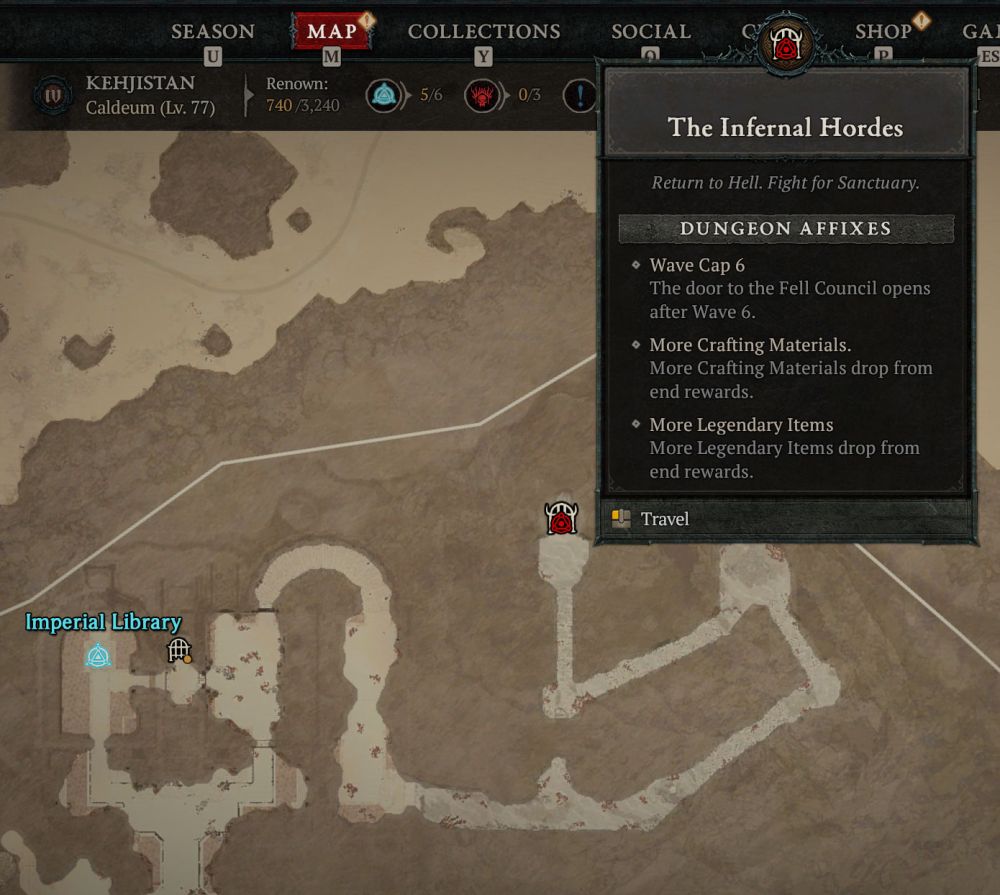Show the strongholds renown progress icon
This screenshot has width=1000, height=895.
(x=482, y=96)
